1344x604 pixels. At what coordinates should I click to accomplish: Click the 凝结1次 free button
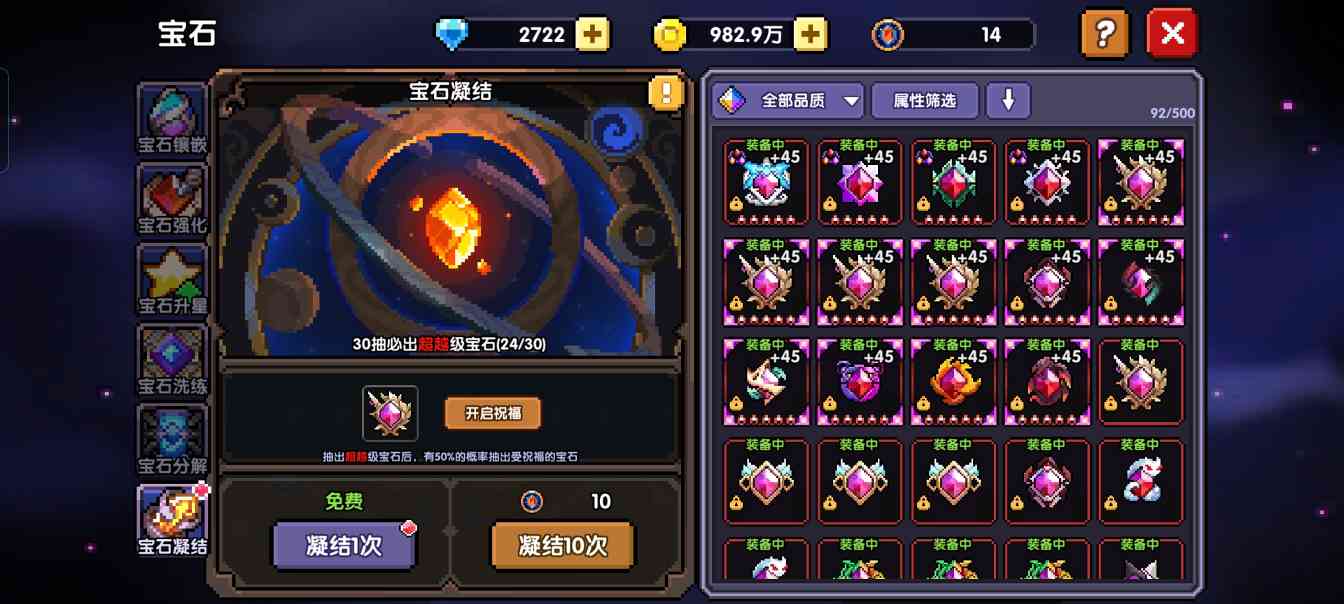coord(343,546)
